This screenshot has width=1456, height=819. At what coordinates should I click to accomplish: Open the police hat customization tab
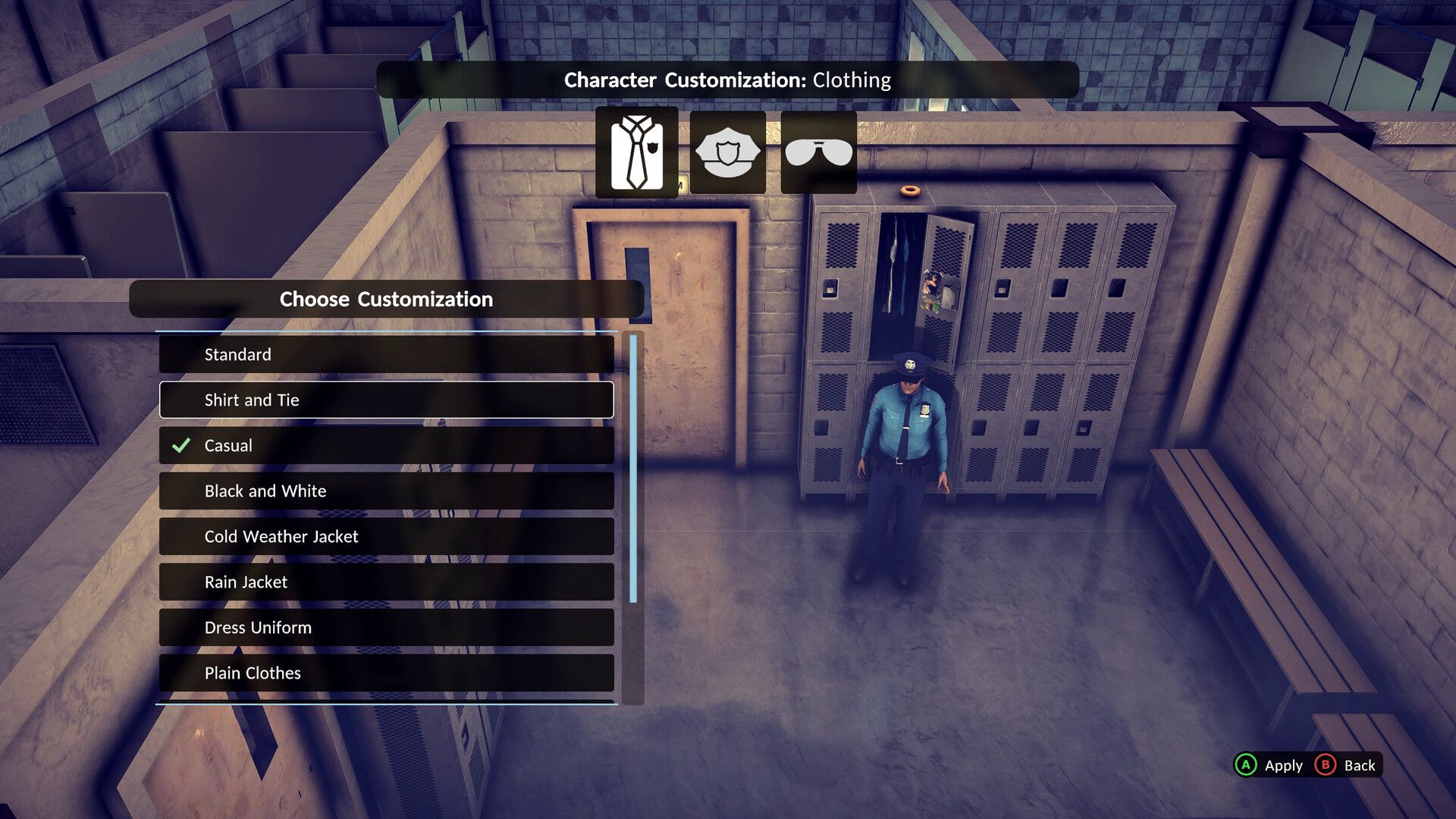[x=727, y=152]
